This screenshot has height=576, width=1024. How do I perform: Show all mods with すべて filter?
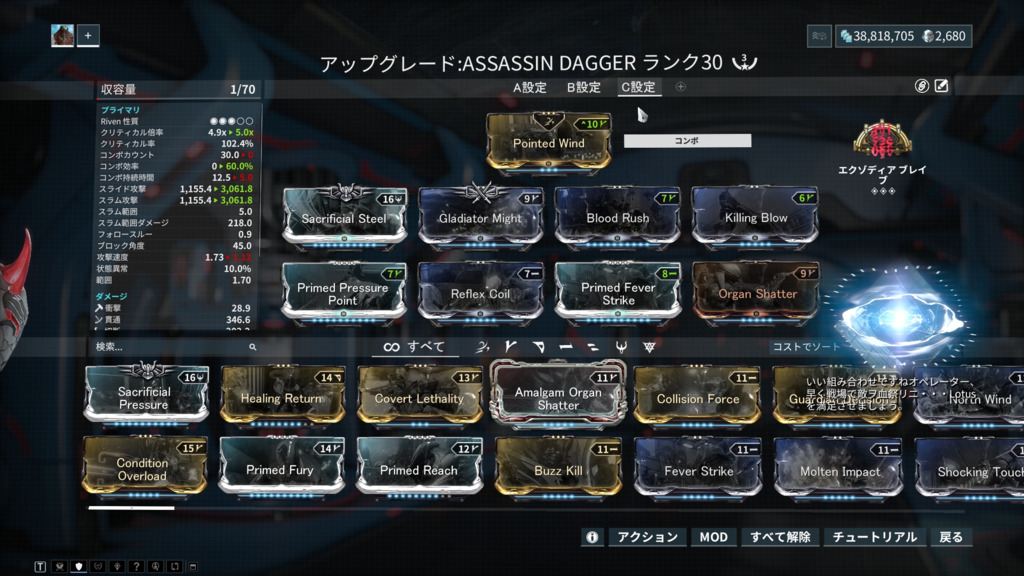tap(414, 347)
